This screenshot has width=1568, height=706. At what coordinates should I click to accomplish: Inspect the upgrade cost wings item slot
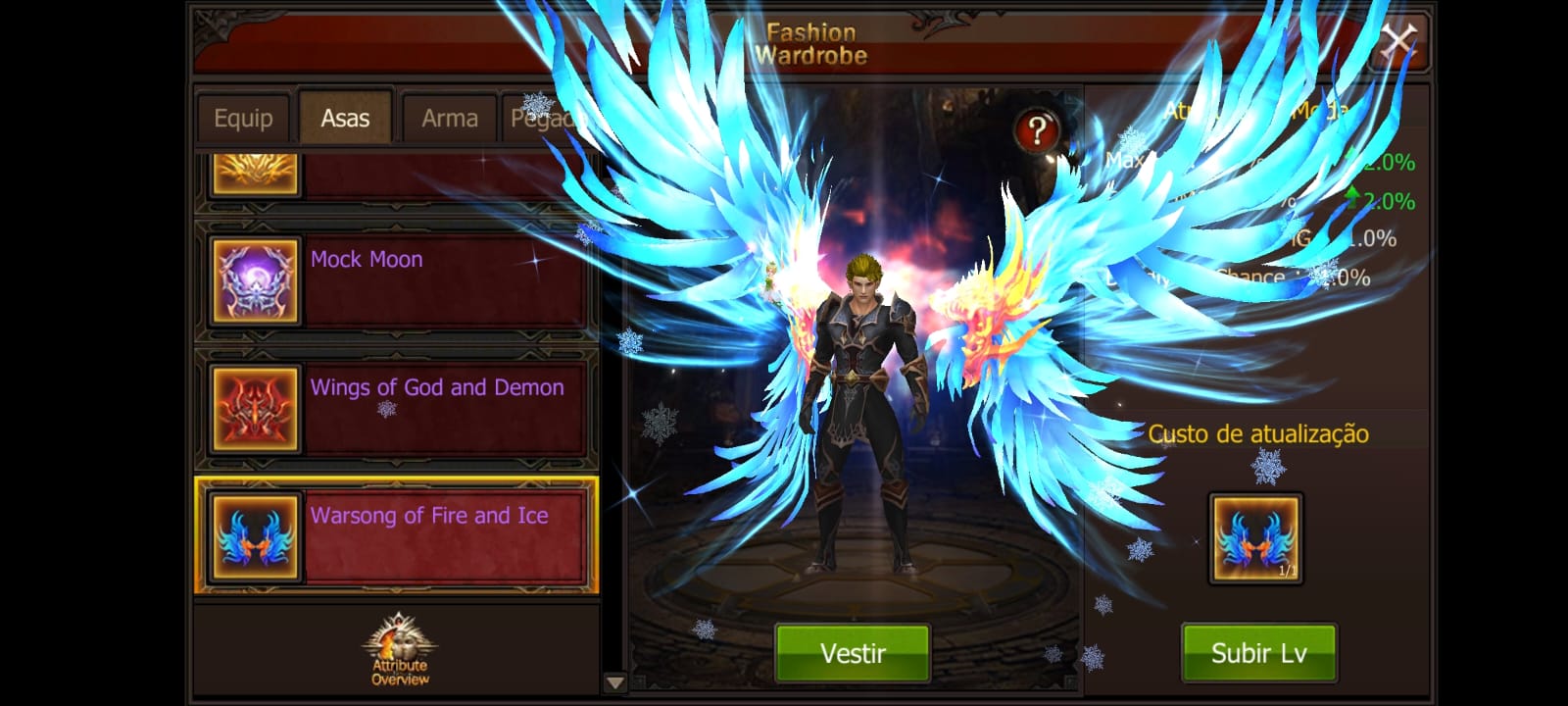pyautogui.click(x=1255, y=538)
